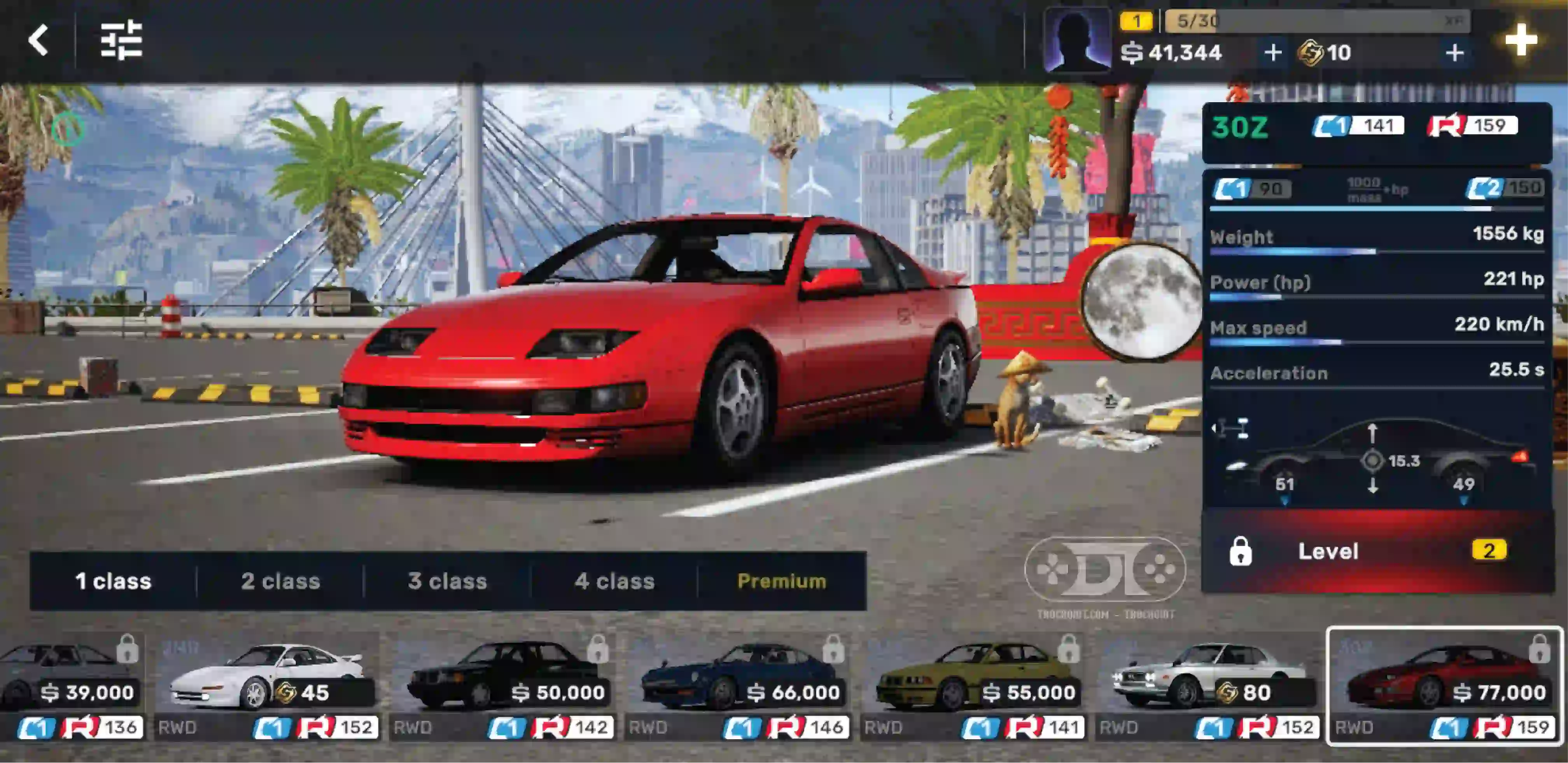1568x763 pixels.
Task: Add more gold coins with the plus button
Action: [x=1454, y=53]
